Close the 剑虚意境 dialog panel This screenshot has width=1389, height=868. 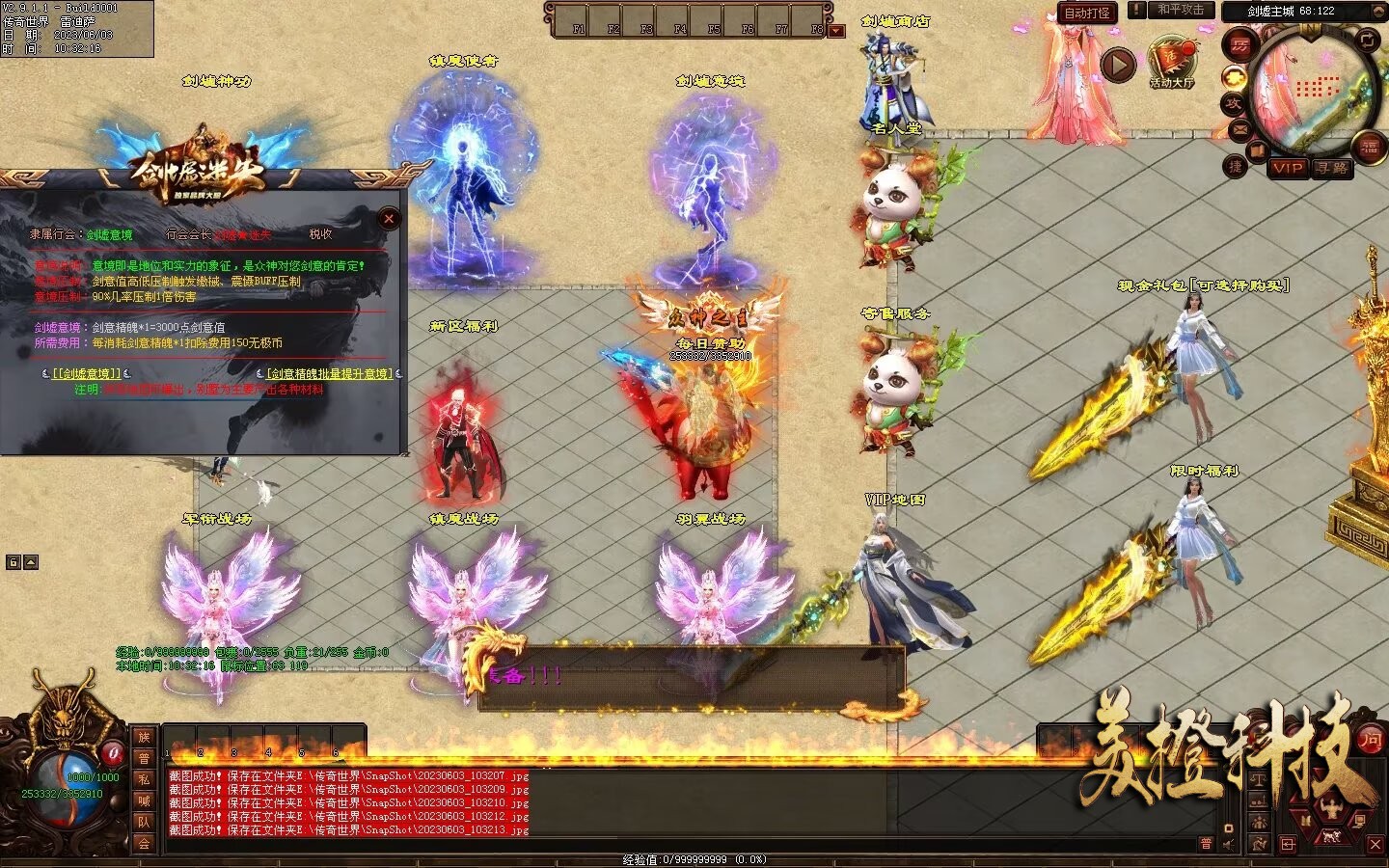(389, 219)
